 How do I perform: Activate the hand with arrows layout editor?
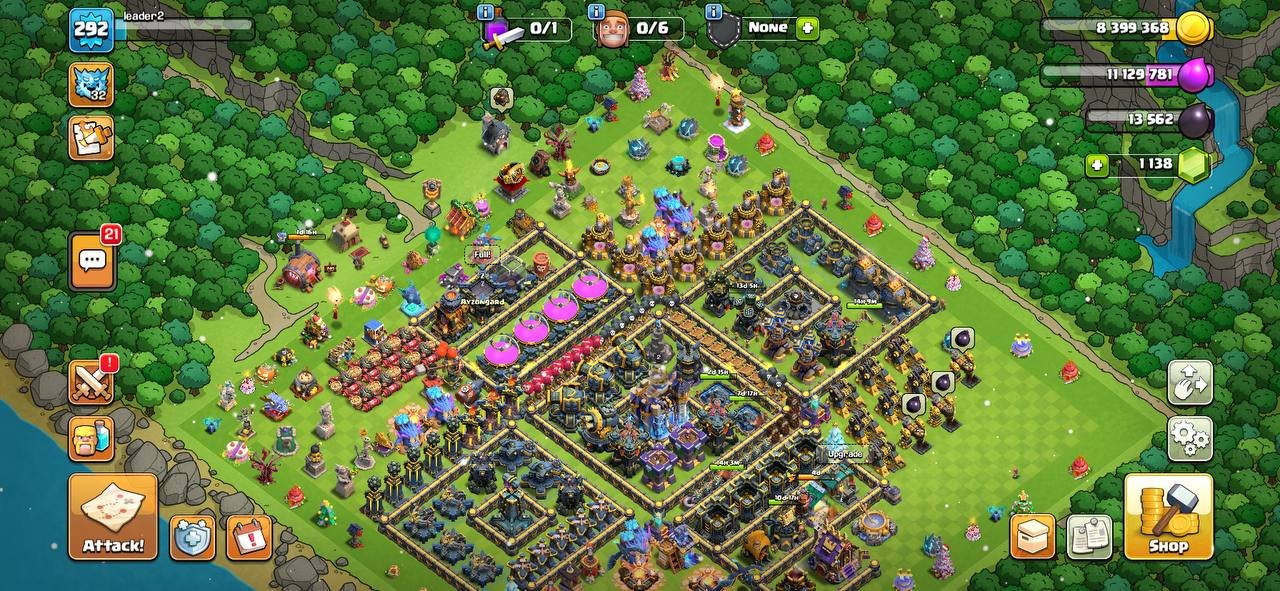click(x=1190, y=382)
